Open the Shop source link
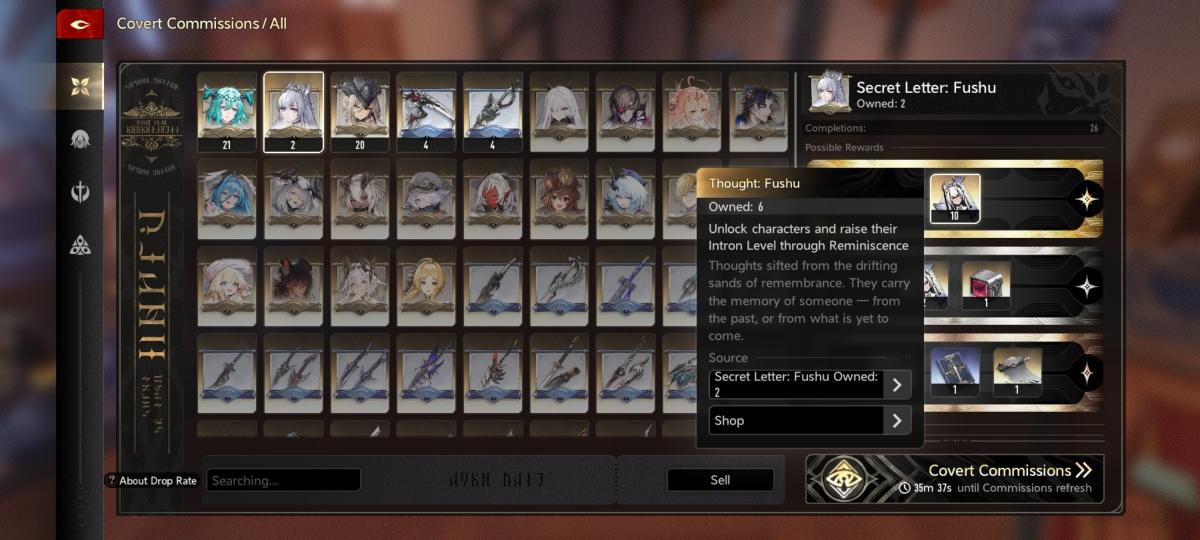Screen dimensions: 1200x540 click(x=810, y=421)
